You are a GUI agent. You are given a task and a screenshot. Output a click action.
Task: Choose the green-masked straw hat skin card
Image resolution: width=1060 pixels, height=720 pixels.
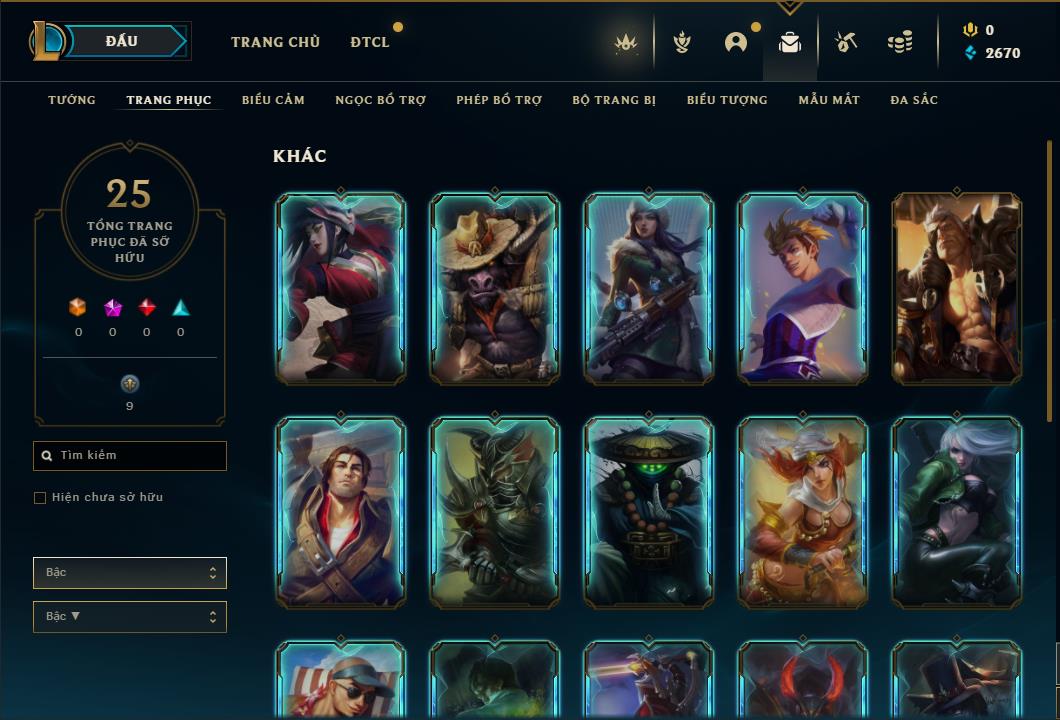pos(648,512)
